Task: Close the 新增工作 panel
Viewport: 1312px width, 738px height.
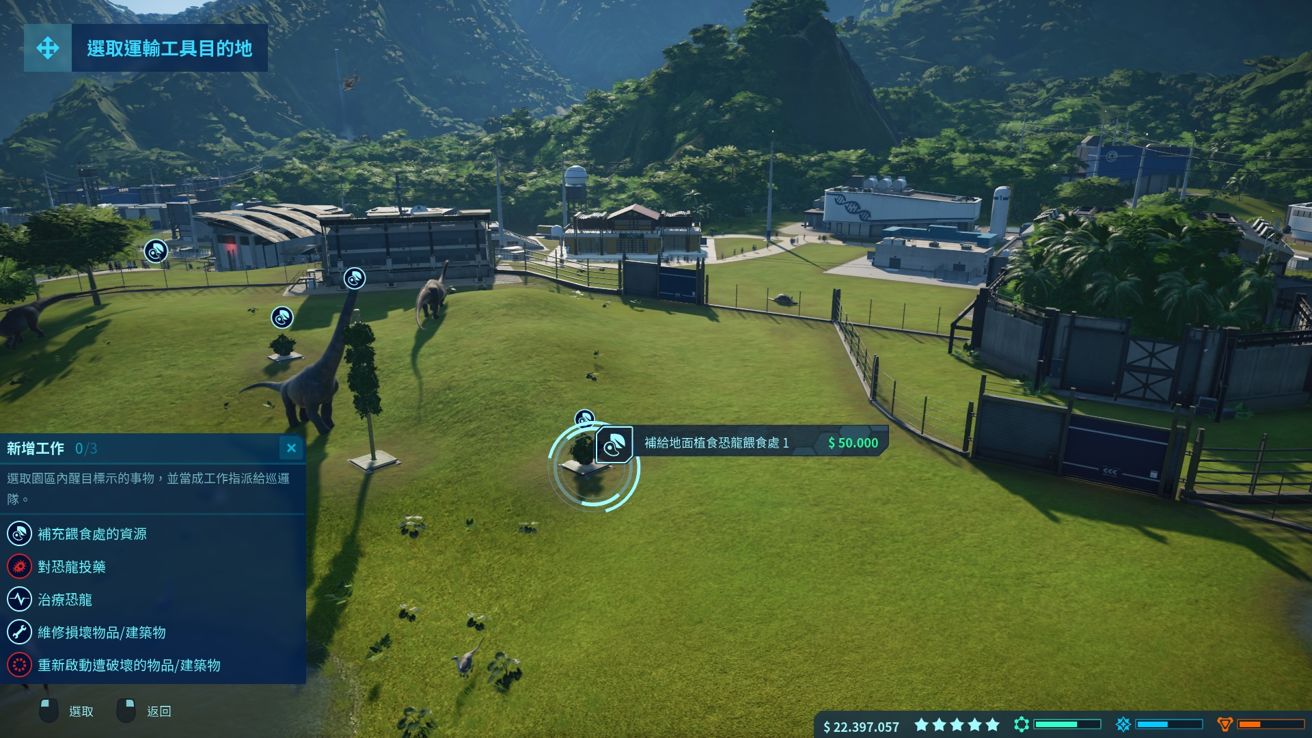Action: coord(291,448)
